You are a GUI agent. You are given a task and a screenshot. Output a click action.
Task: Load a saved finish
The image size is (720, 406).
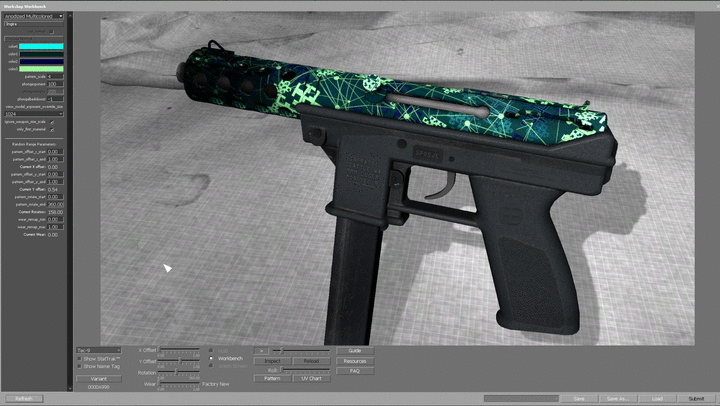[x=657, y=398]
